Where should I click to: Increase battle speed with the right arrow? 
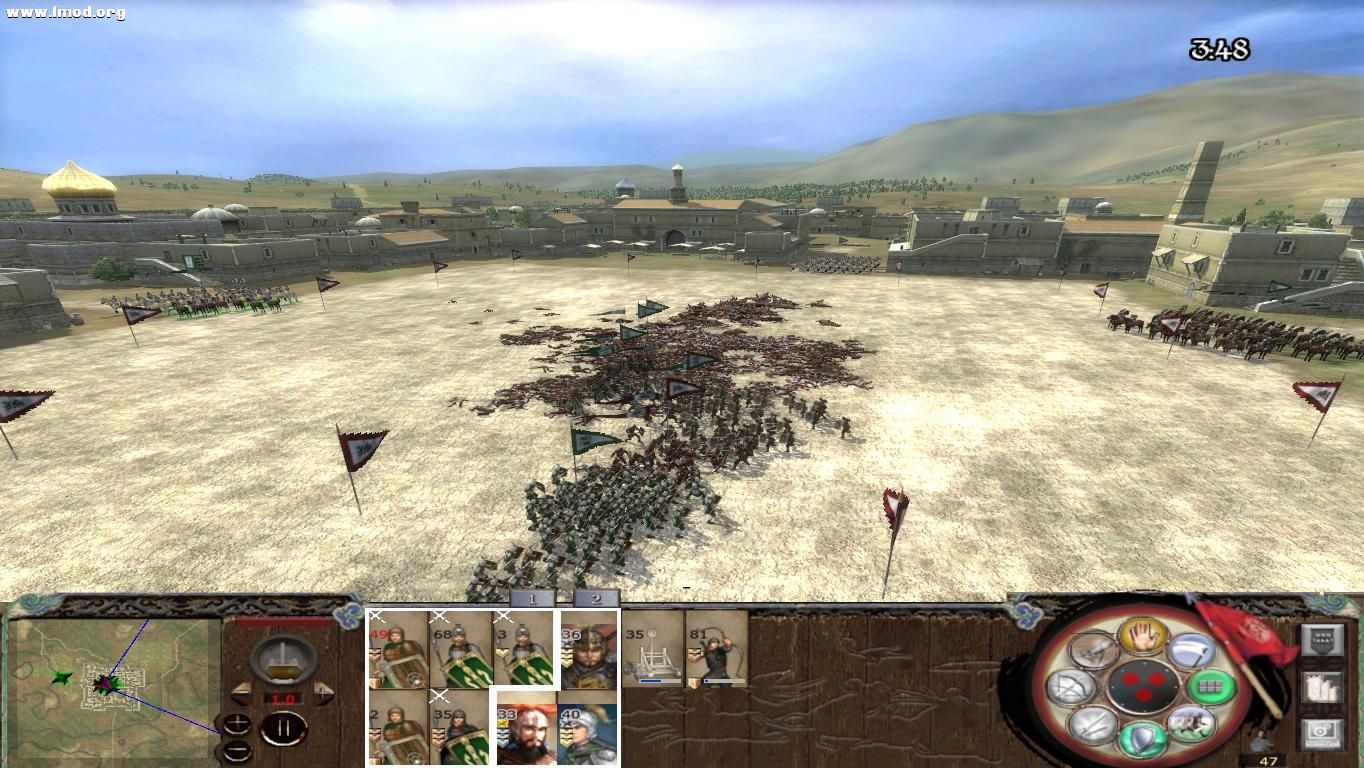323,691
